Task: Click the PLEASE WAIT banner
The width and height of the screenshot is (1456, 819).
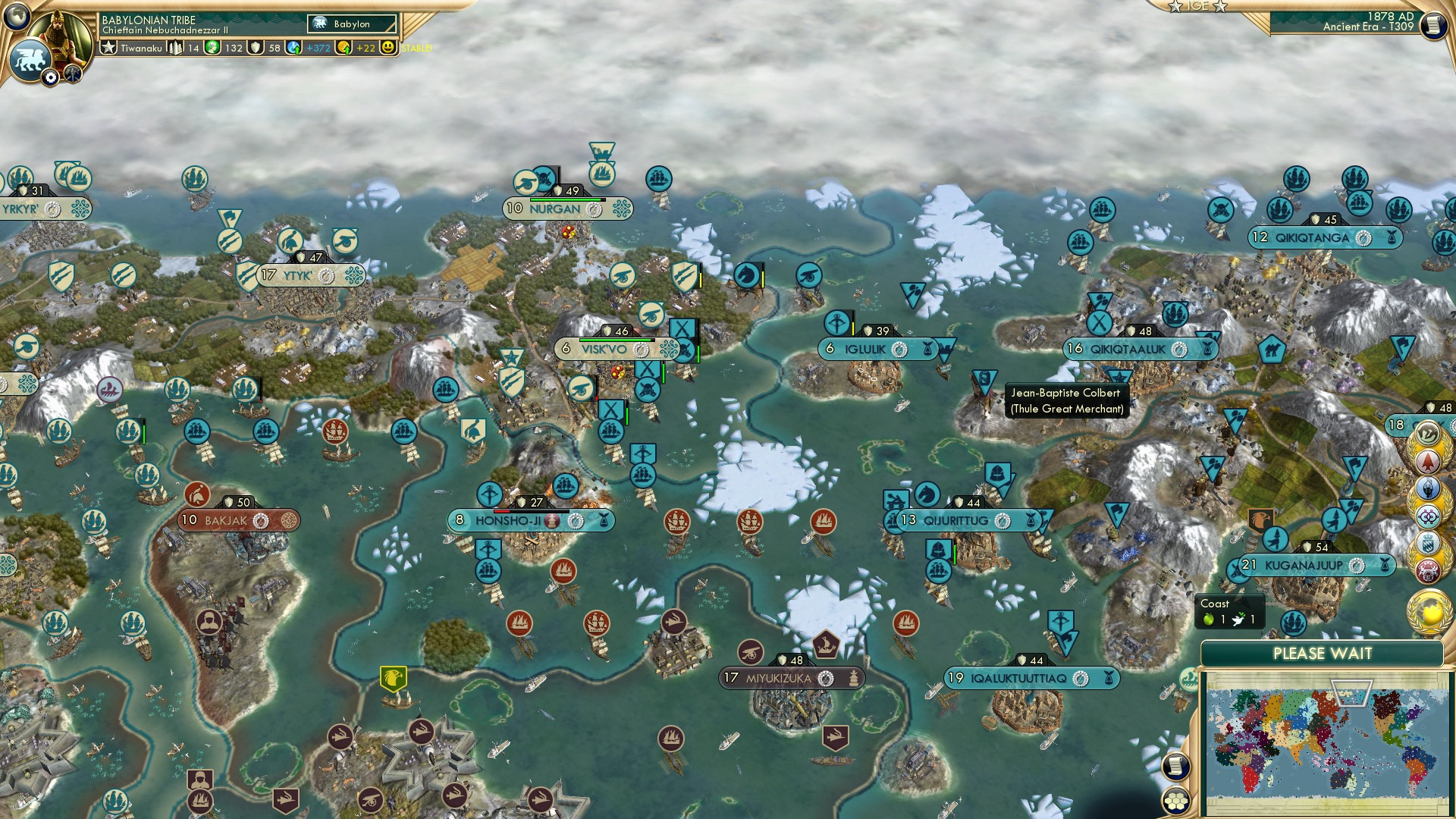Action: (x=1326, y=653)
